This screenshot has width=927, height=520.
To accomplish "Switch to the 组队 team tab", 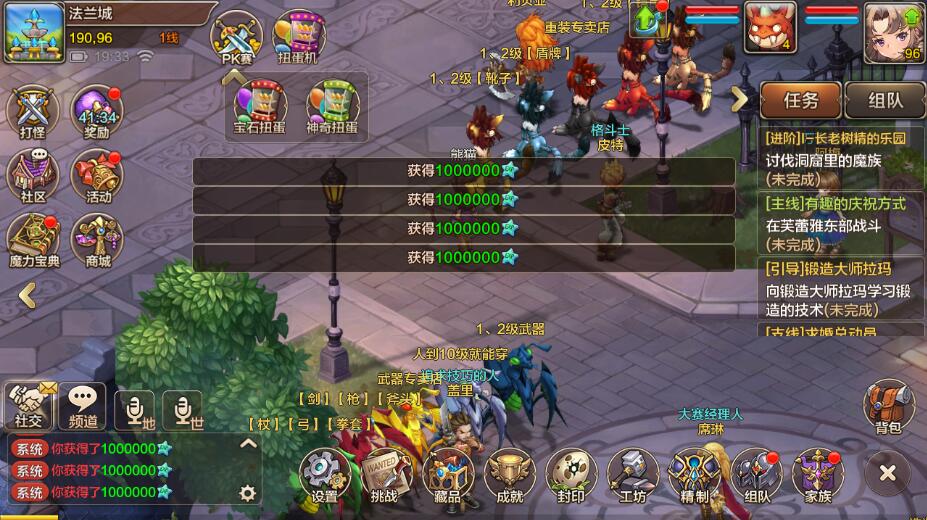I will [885, 100].
